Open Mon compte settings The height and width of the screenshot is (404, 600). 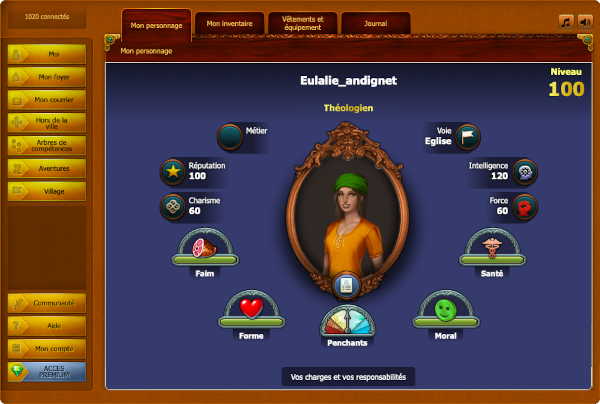(x=47, y=349)
